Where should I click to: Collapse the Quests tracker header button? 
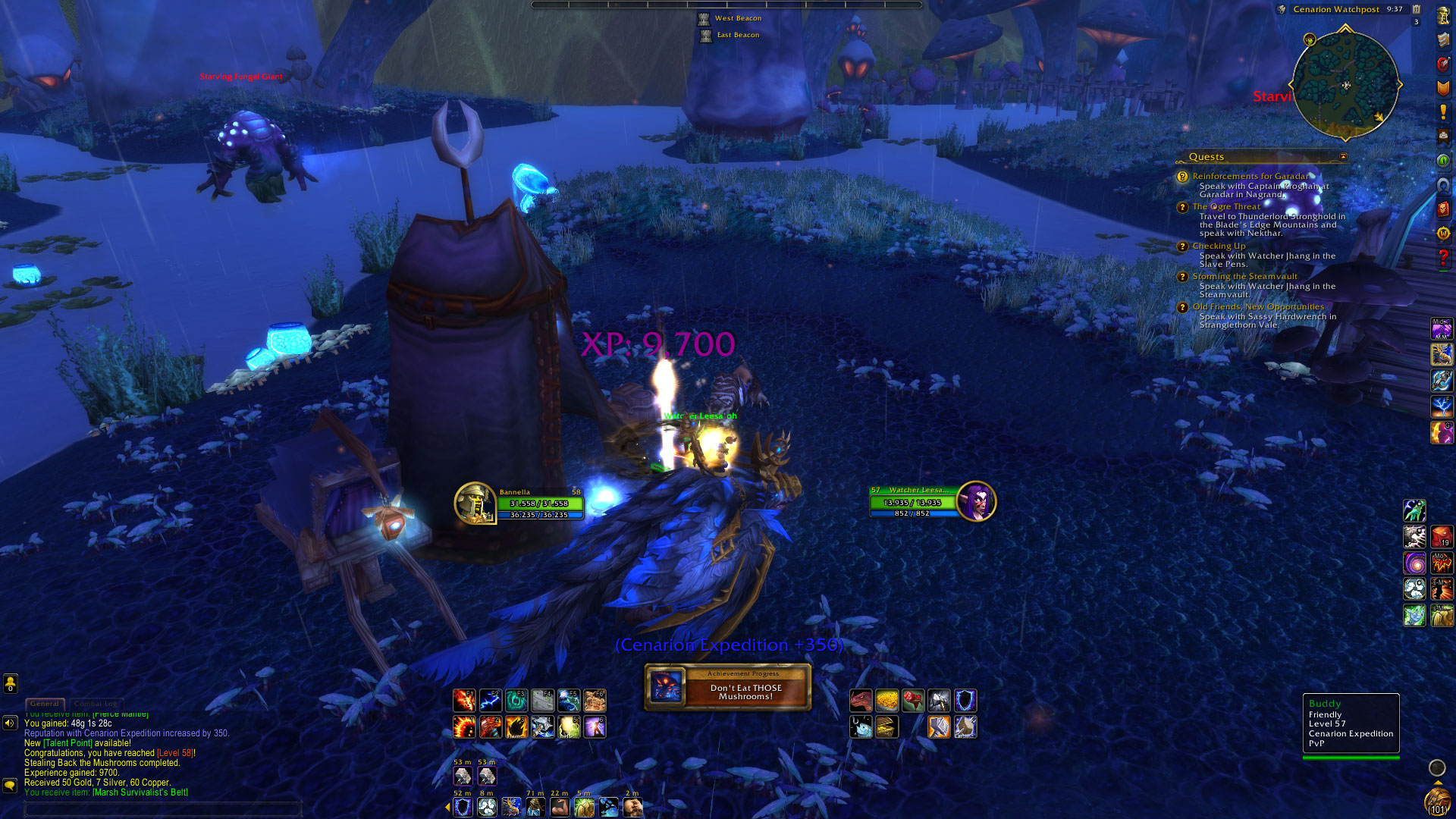pos(1343,157)
